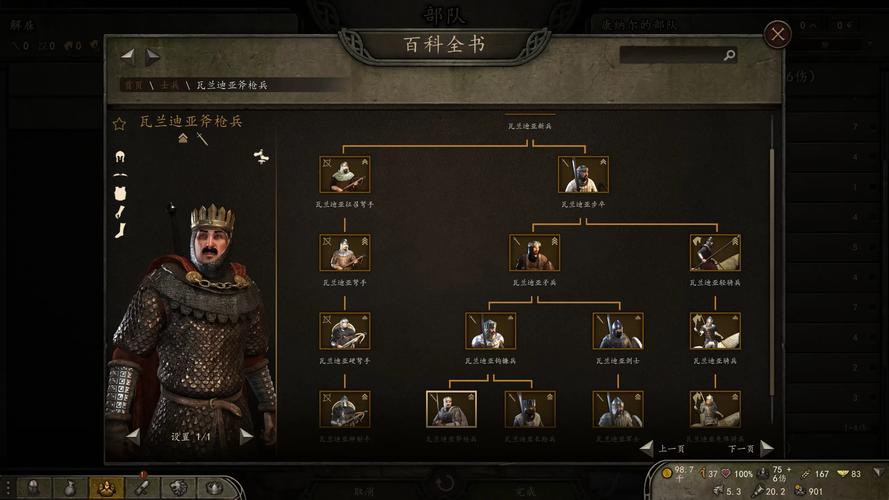The height and width of the screenshot is (500, 889).
Task: Switch to the previous equipment set arrow
Action: (132, 436)
